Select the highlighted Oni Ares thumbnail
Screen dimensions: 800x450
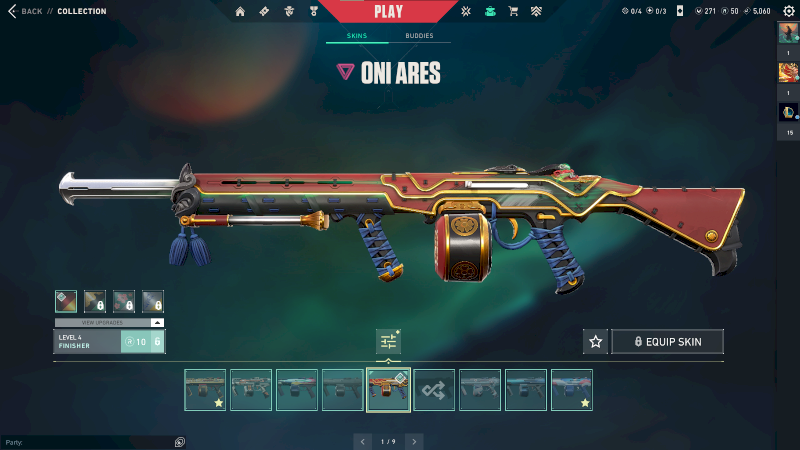388,390
